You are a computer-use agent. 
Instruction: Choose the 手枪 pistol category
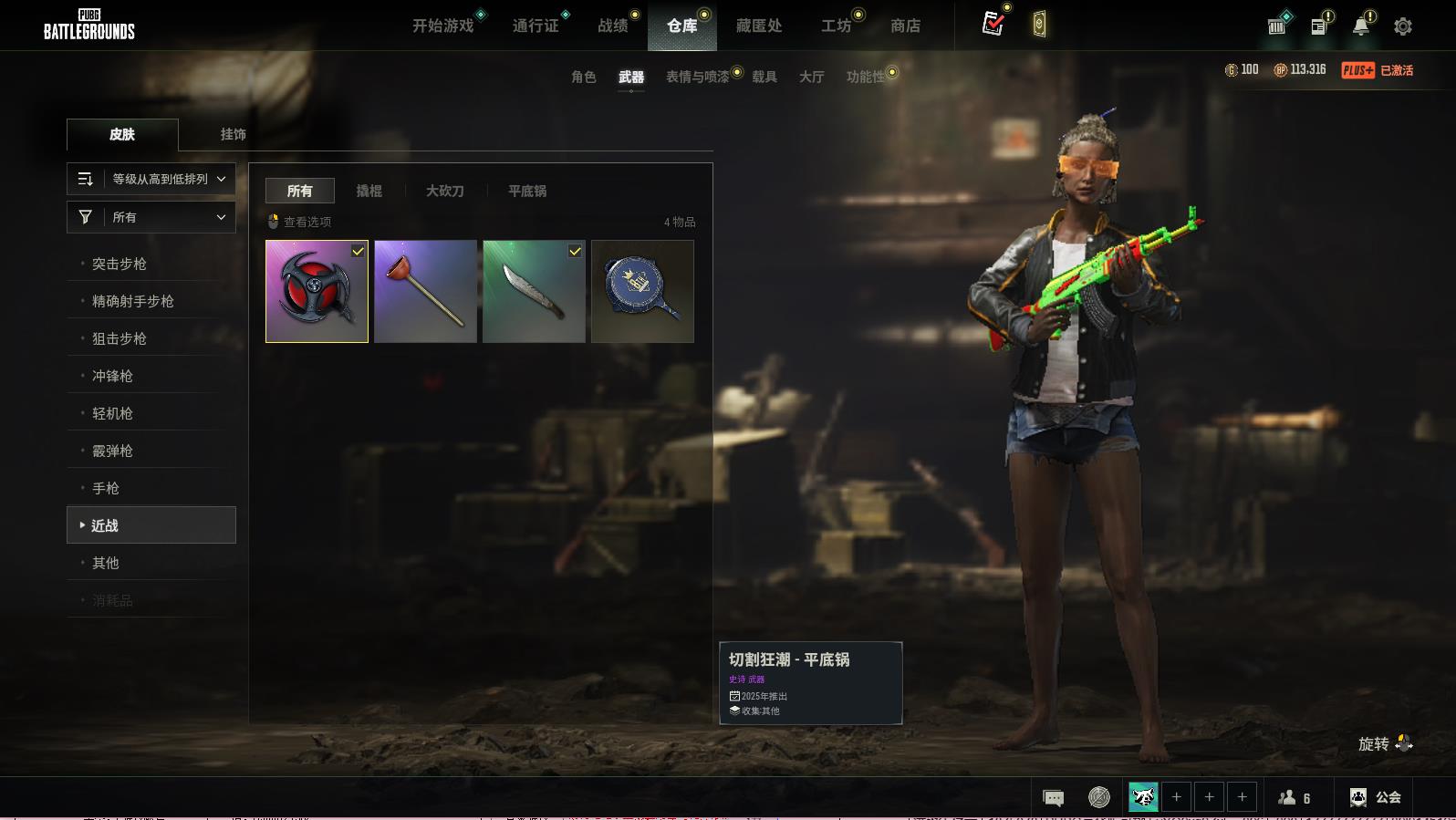[x=106, y=488]
